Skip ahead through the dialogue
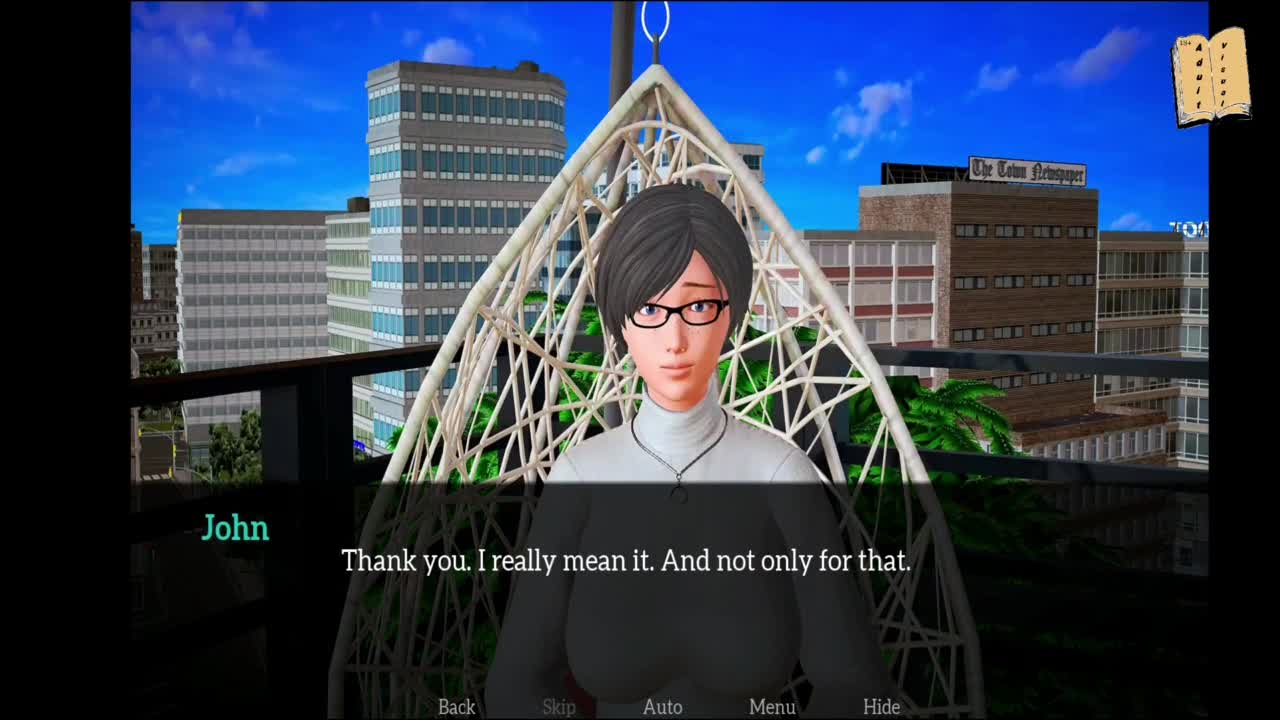This screenshot has width=1280, height=720. pos(559,707)
